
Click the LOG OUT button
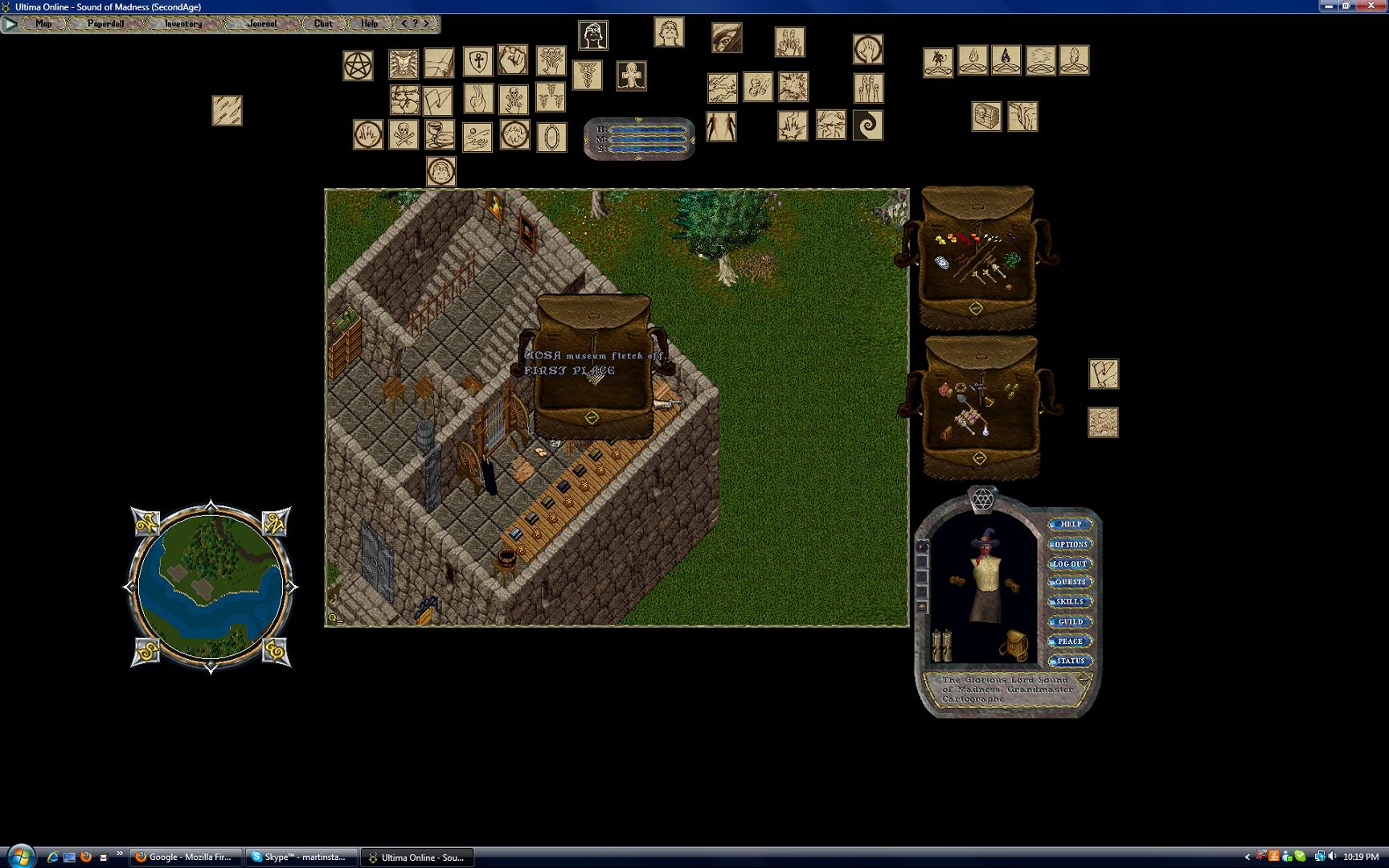[1071, 563]
